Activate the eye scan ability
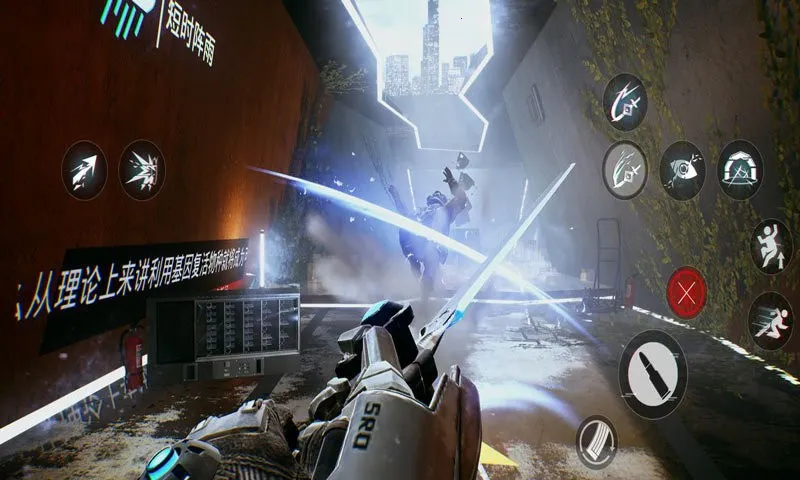This screenshot has height=480, width=800. click(682, 169)
